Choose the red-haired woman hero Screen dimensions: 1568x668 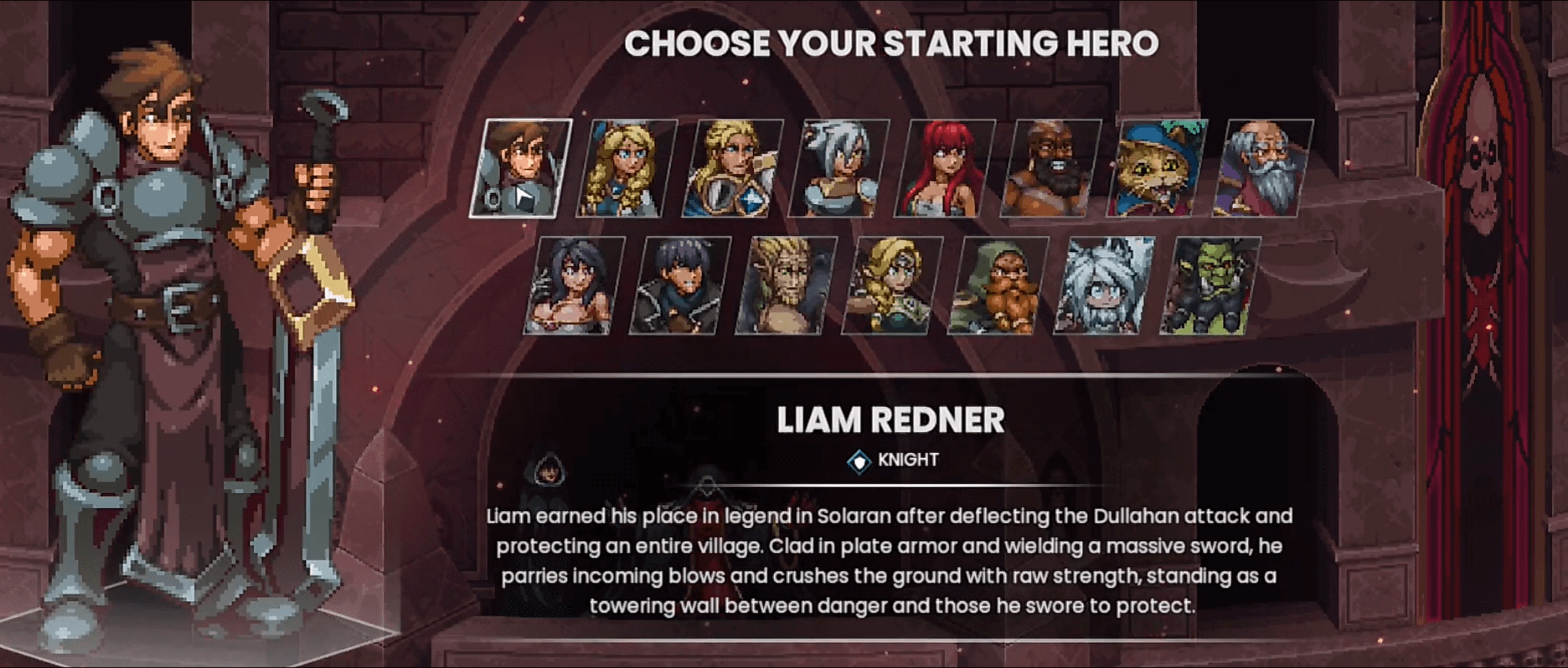(944, 168)
